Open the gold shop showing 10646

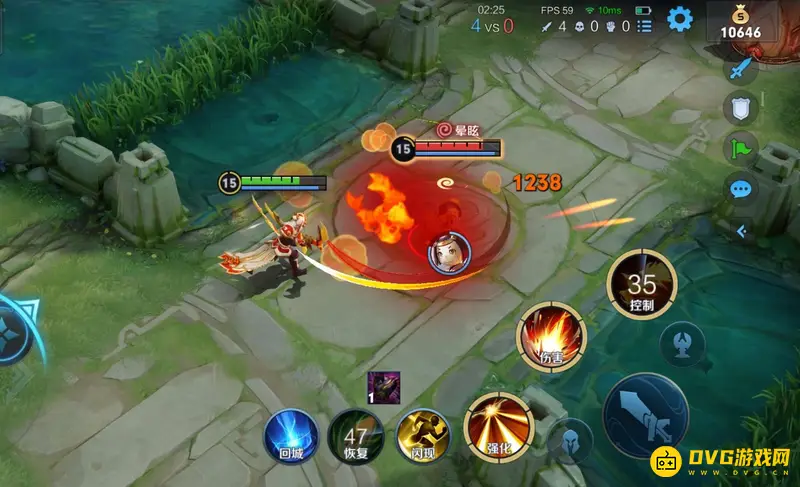[740, 22]
